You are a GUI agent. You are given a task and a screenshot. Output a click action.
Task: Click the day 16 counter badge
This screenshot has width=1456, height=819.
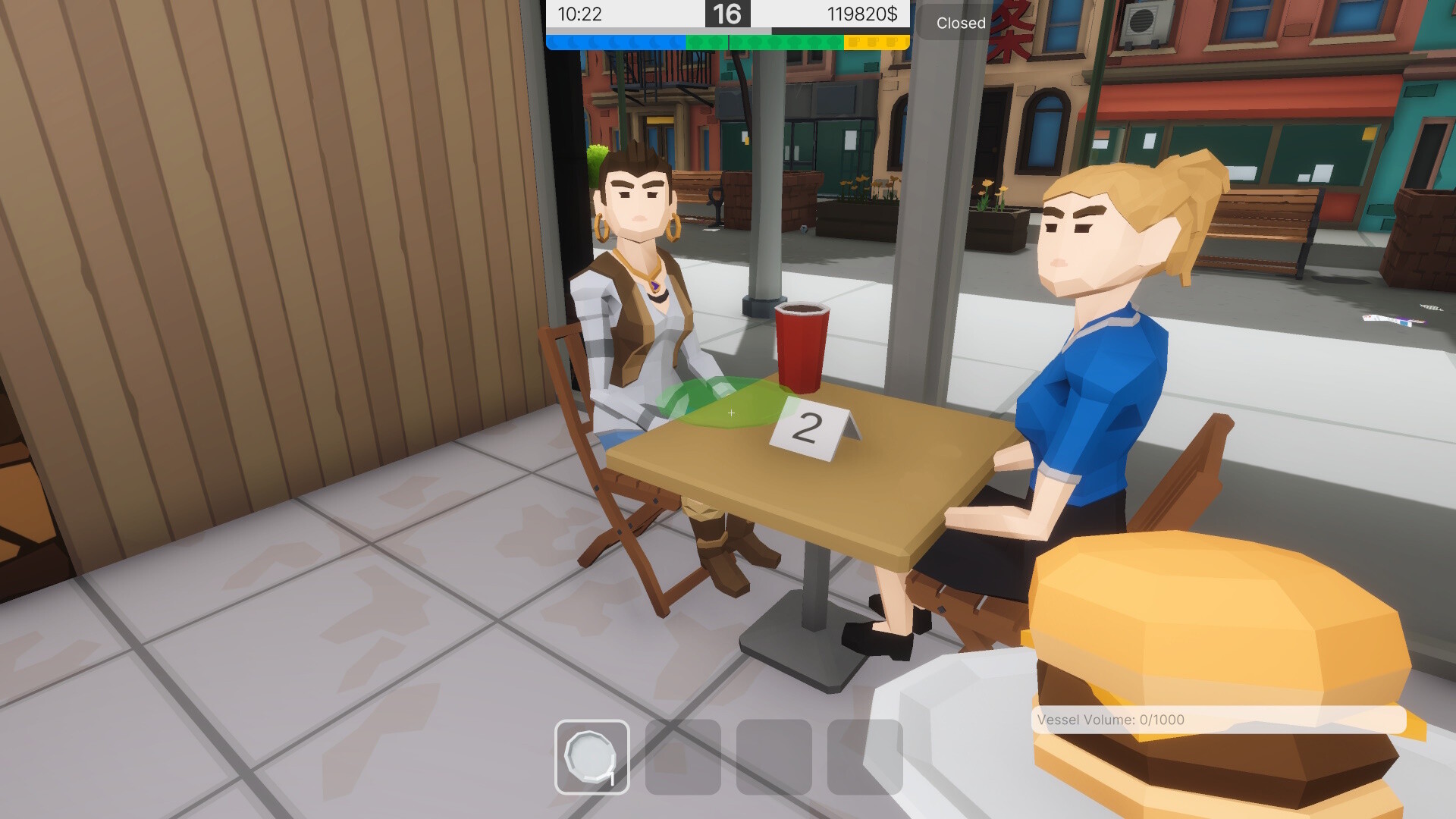click(x=726, y=15)
